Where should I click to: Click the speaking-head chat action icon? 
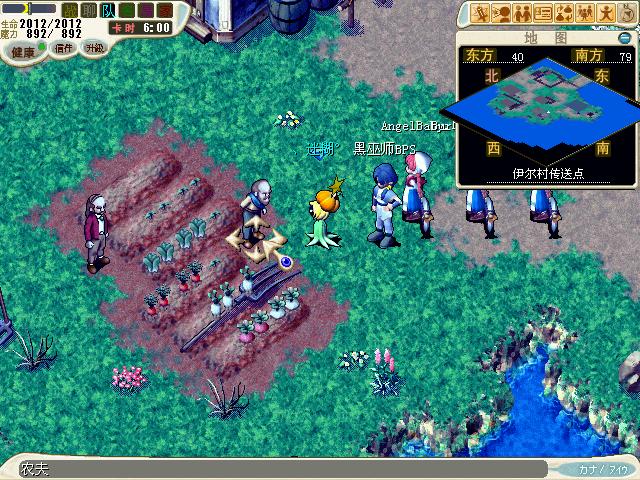click(x=502, y=13)
